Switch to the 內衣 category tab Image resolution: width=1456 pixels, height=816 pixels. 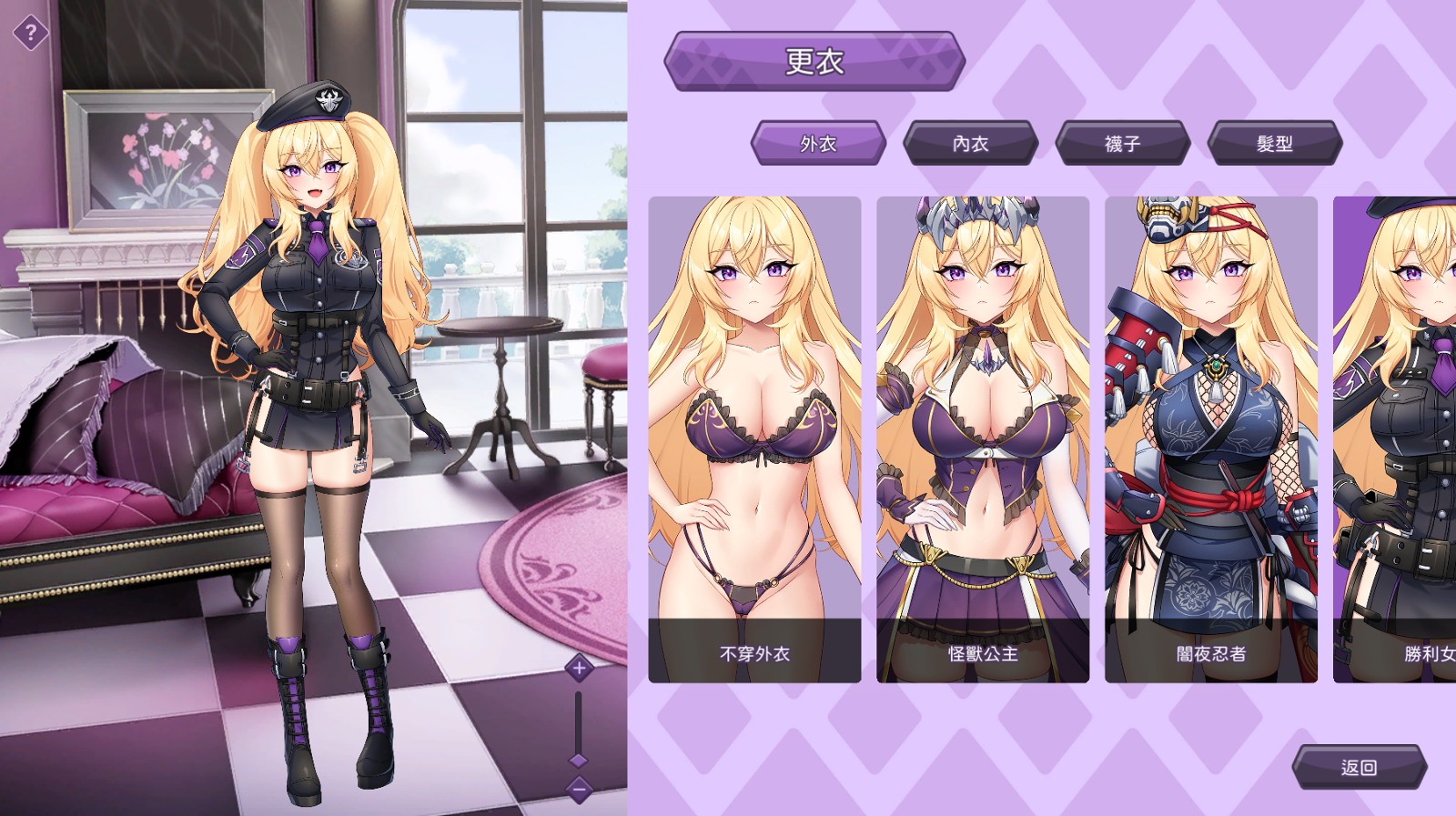pyautogui.click(x=971, y=145)
